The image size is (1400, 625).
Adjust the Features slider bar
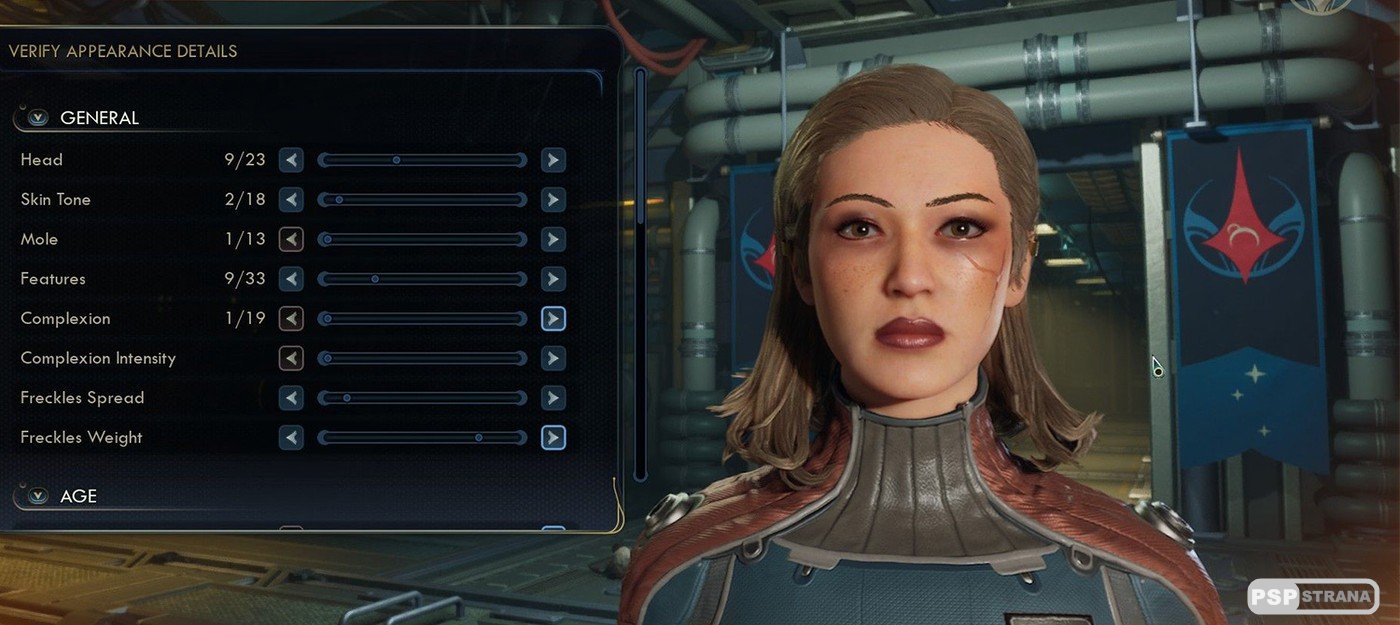[422, 279]
